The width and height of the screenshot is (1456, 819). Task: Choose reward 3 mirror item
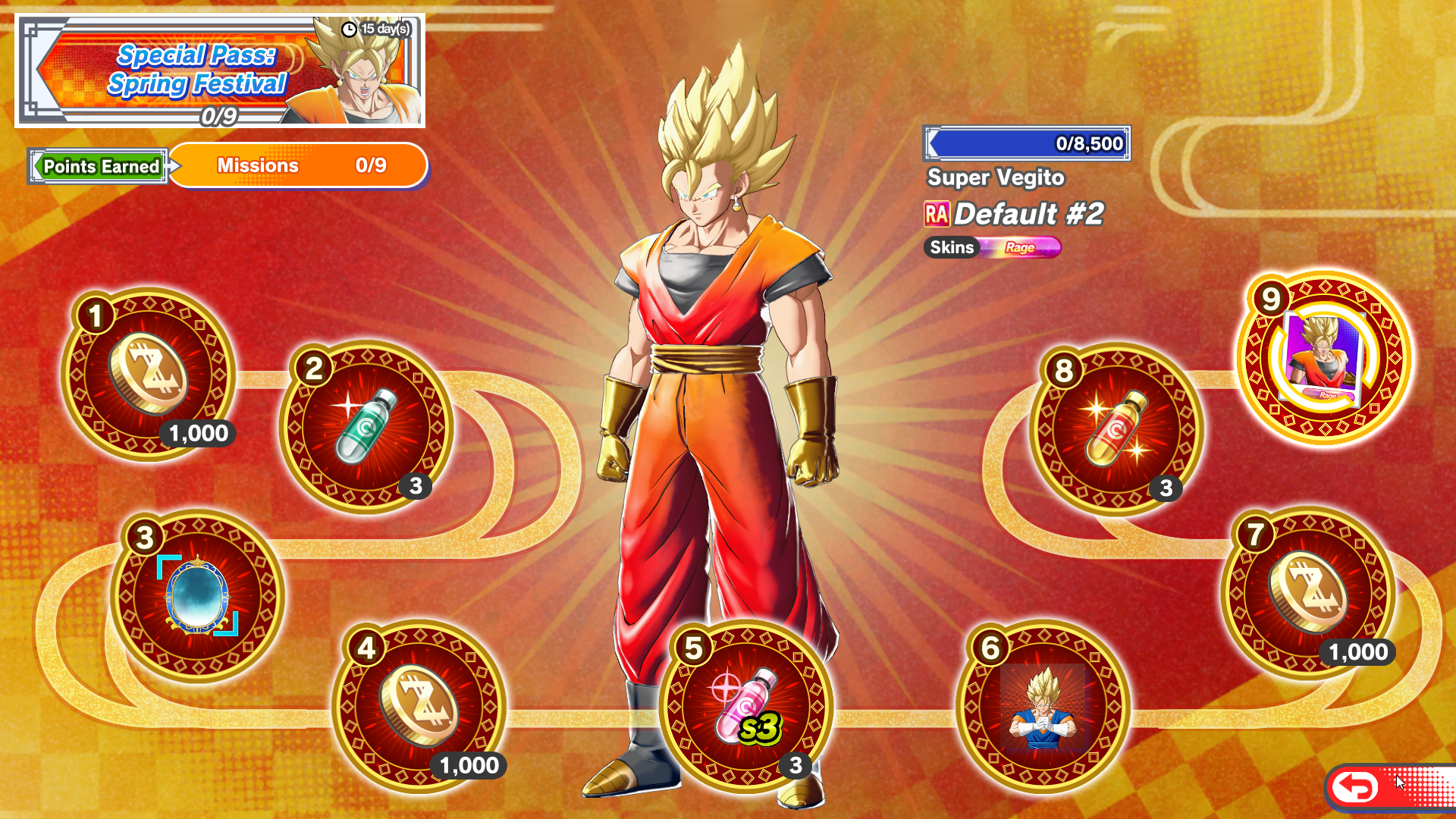(x=197, y=596)
